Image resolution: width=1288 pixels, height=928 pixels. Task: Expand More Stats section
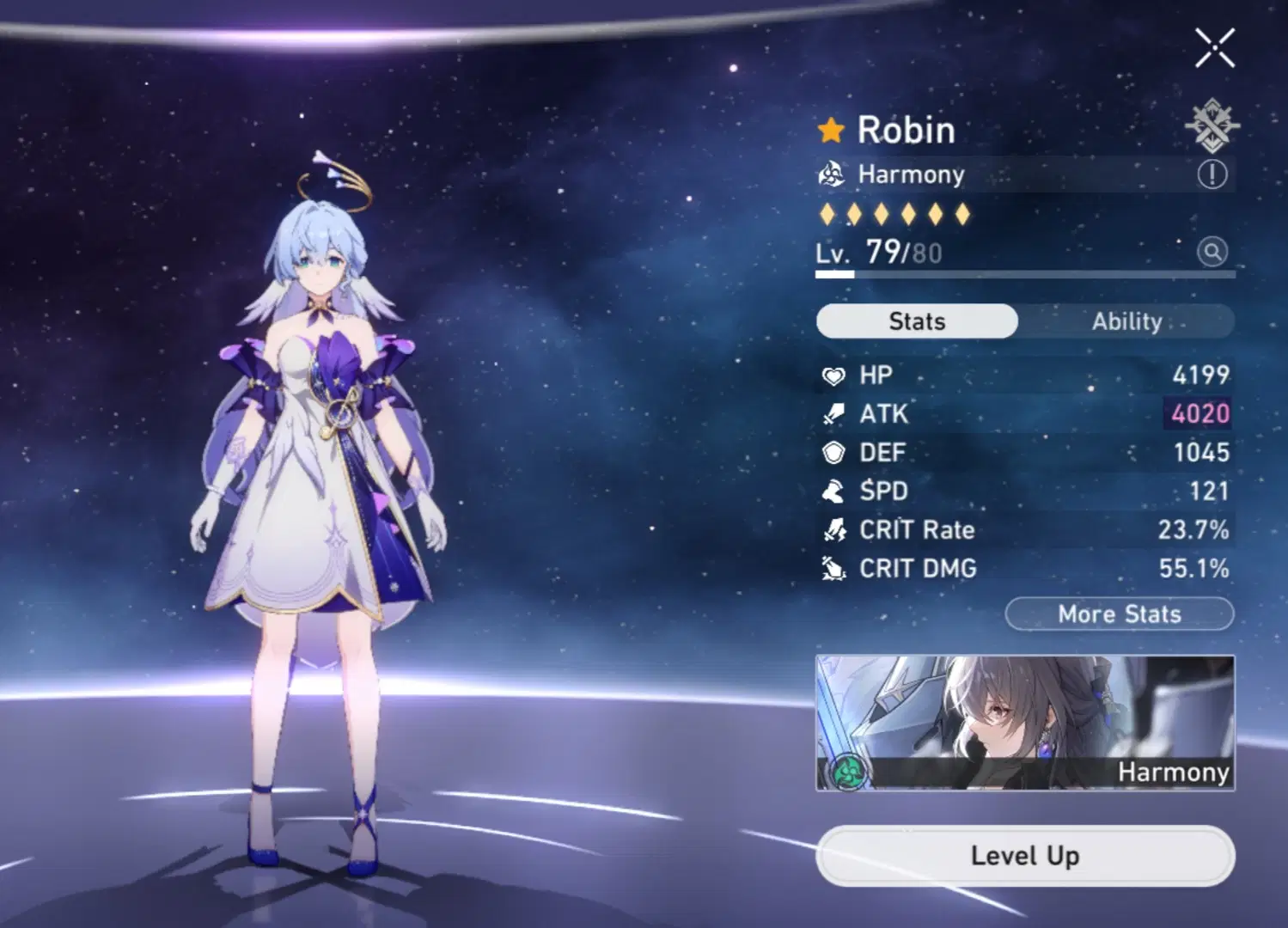(1118, 614)
